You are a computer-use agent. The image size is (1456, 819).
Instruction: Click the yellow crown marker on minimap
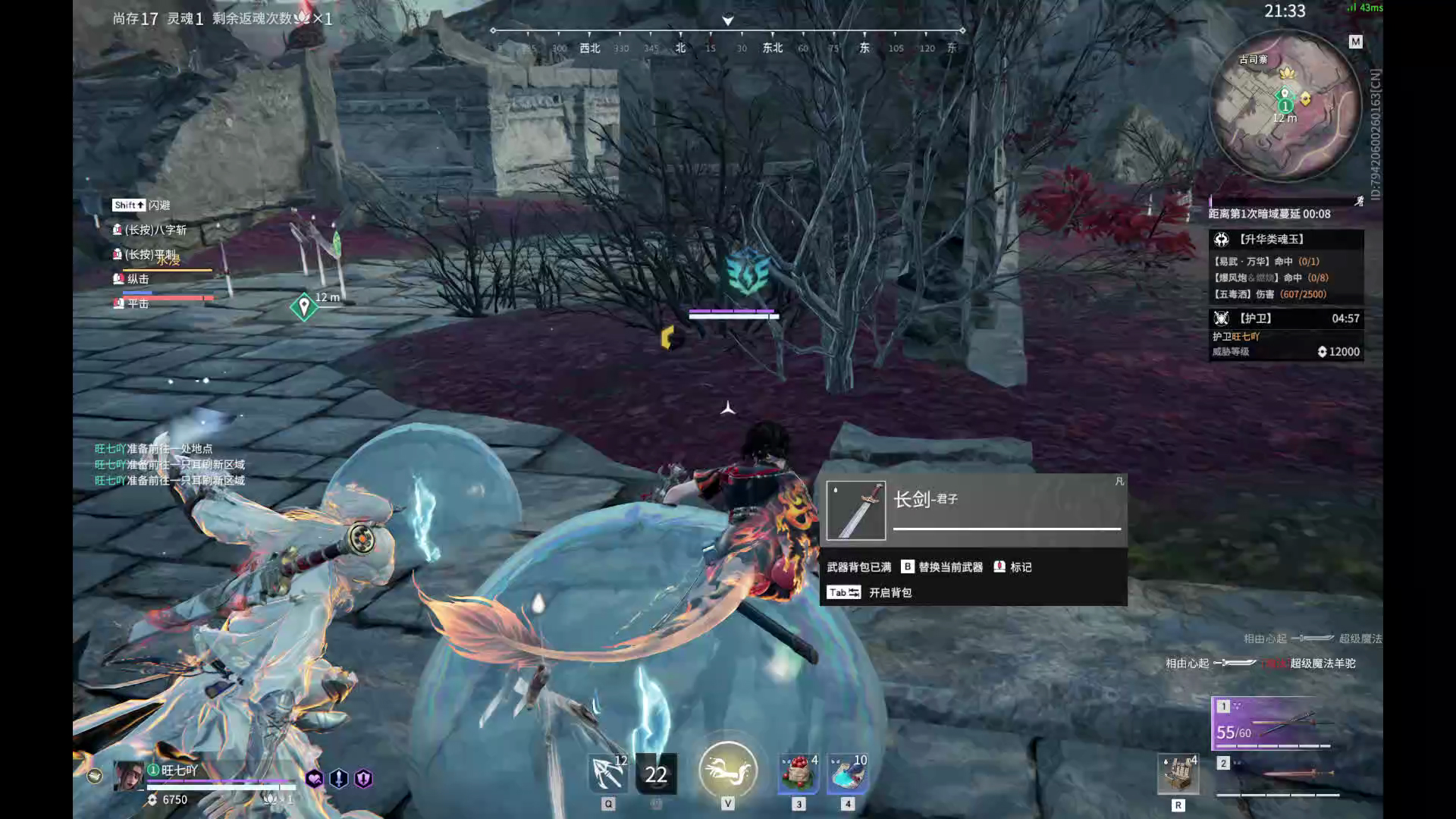click(1287, 73)
